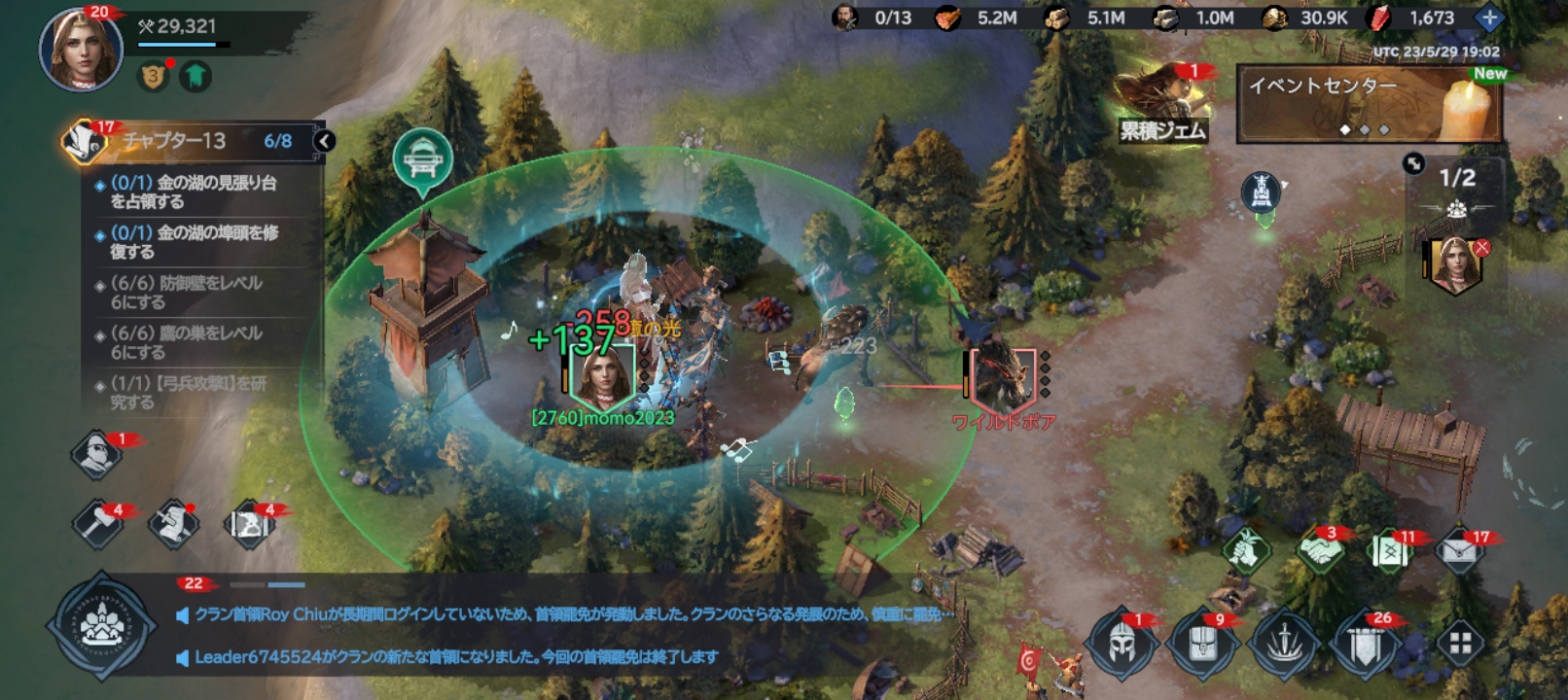Select the hero army portrait in queue

(1454, 262)
